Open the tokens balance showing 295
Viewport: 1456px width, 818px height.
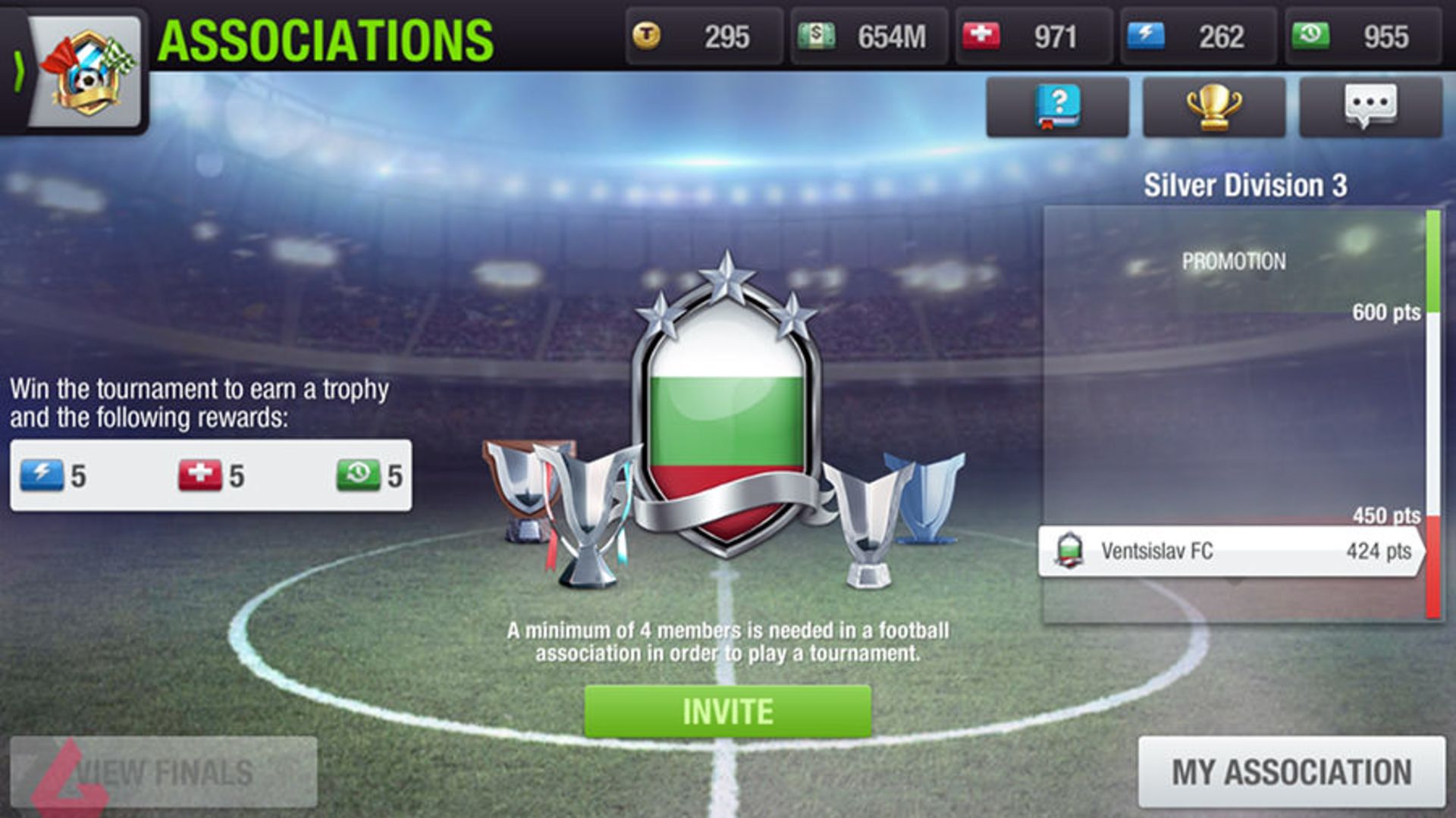point(704,36)
